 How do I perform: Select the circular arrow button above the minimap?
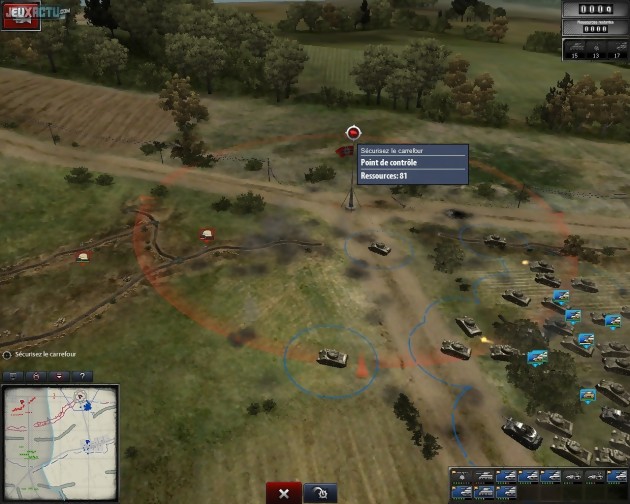point(37,376)
